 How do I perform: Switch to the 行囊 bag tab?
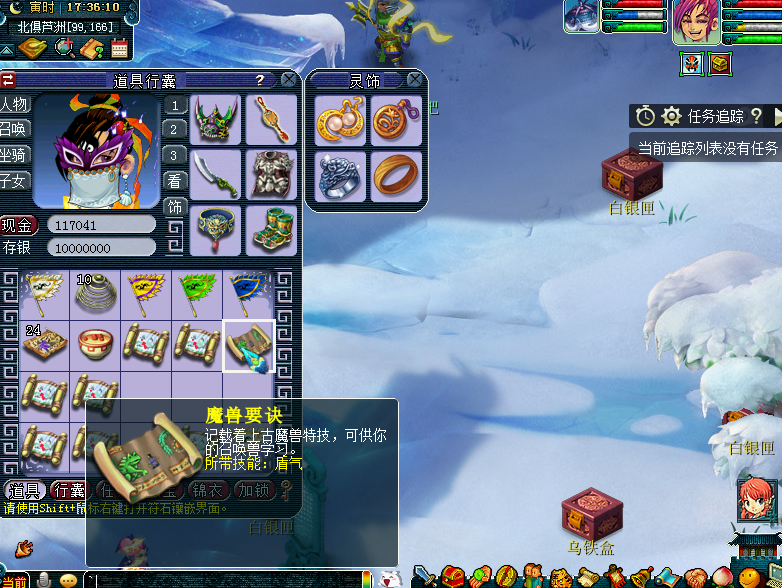(x=69, y=490)
